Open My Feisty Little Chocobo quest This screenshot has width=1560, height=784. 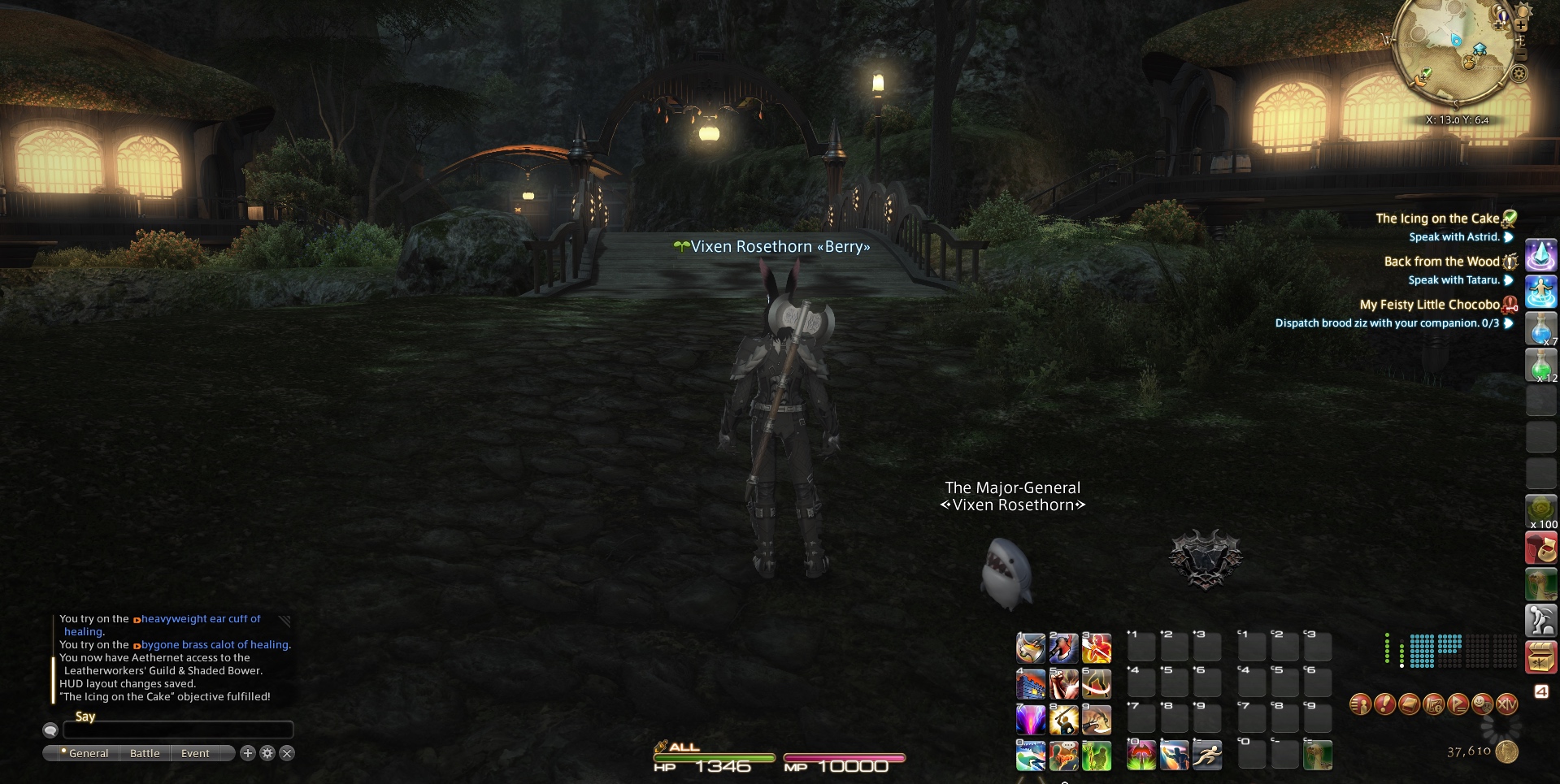click(1429, 305)
